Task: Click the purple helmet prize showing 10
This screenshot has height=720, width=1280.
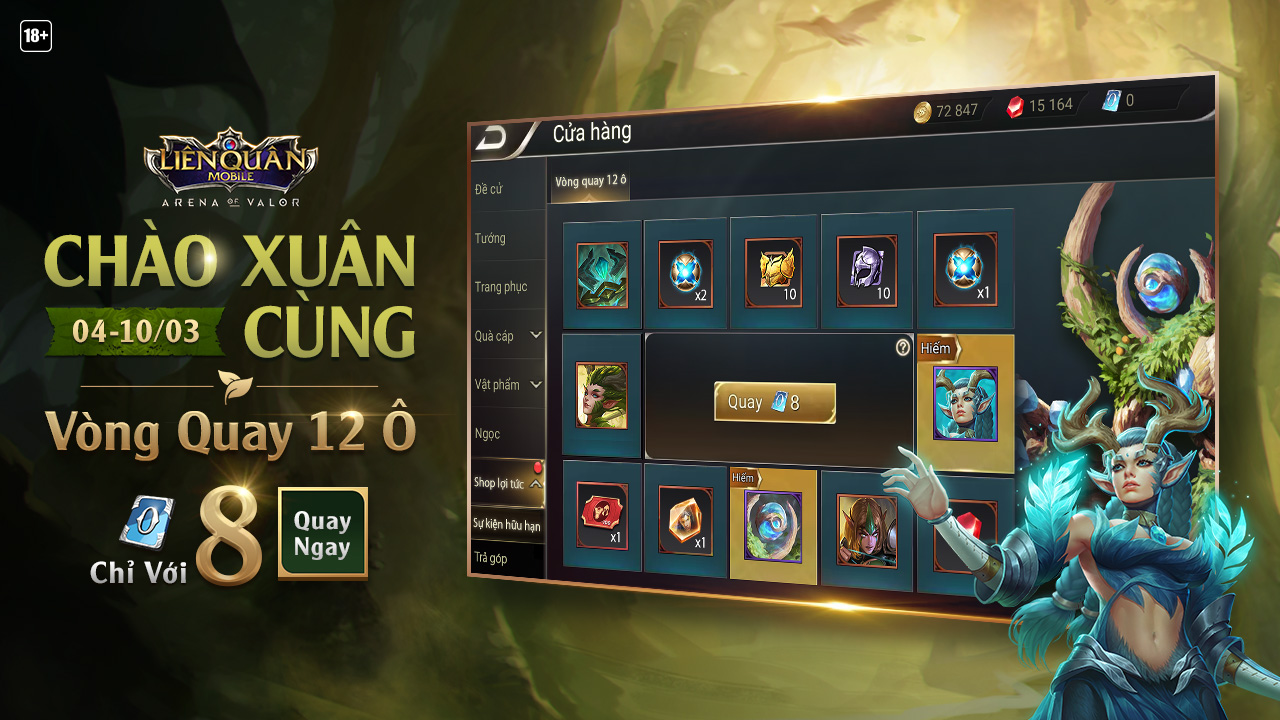Action: [x=866, y=270]
